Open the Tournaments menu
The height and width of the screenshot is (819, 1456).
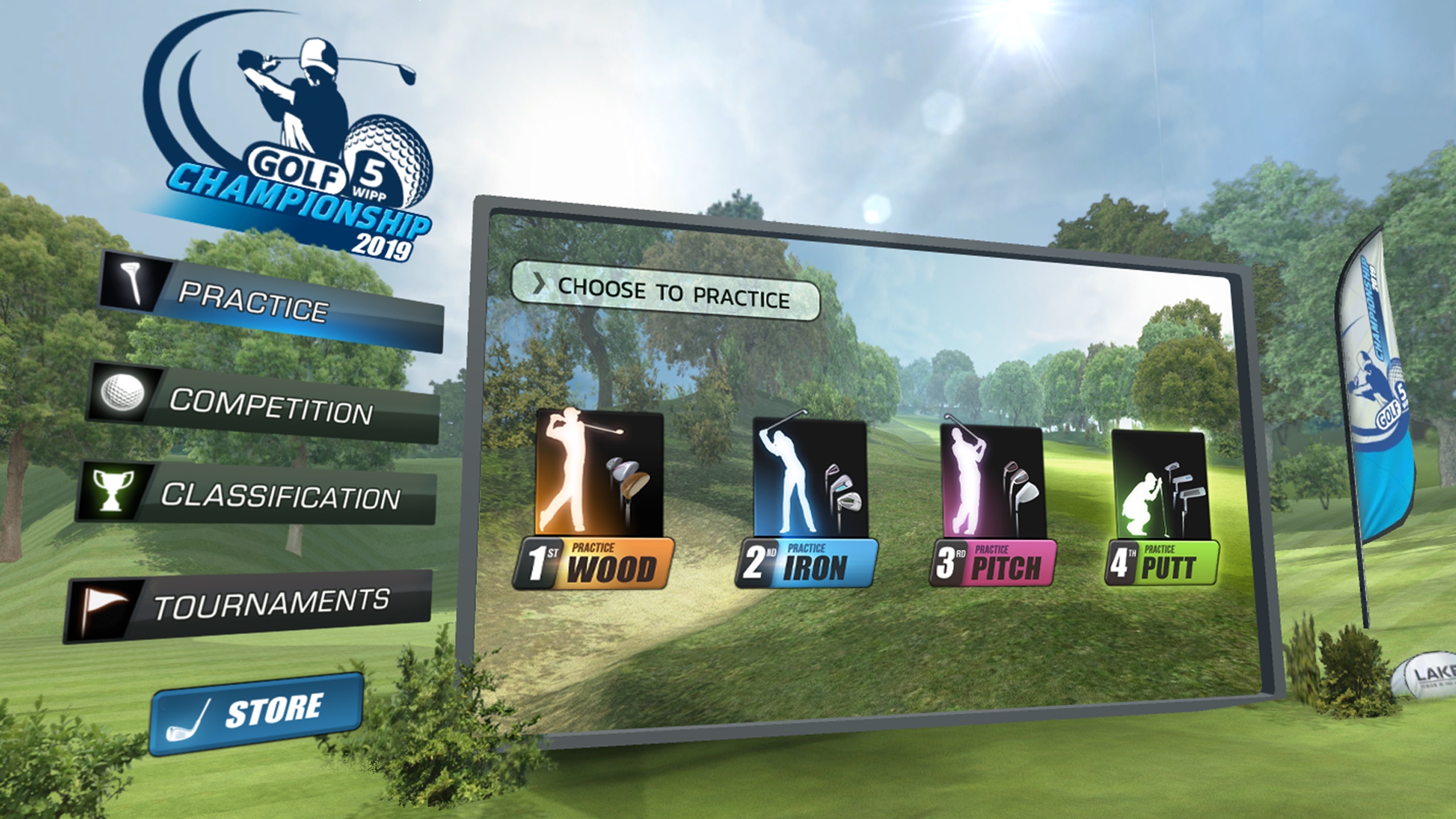pos(249,605)
